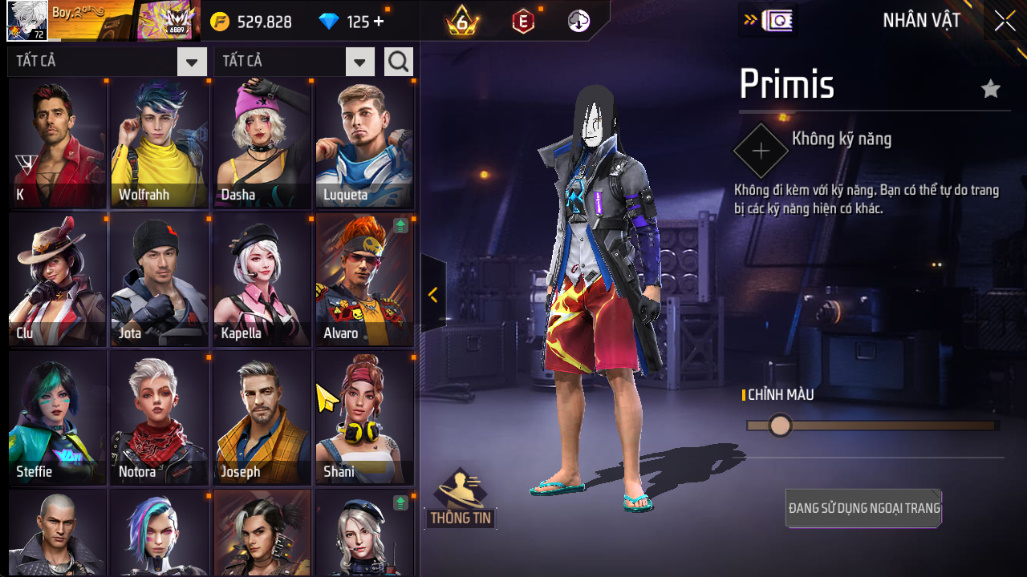Select the K character tile

click(x=57, y=144)
